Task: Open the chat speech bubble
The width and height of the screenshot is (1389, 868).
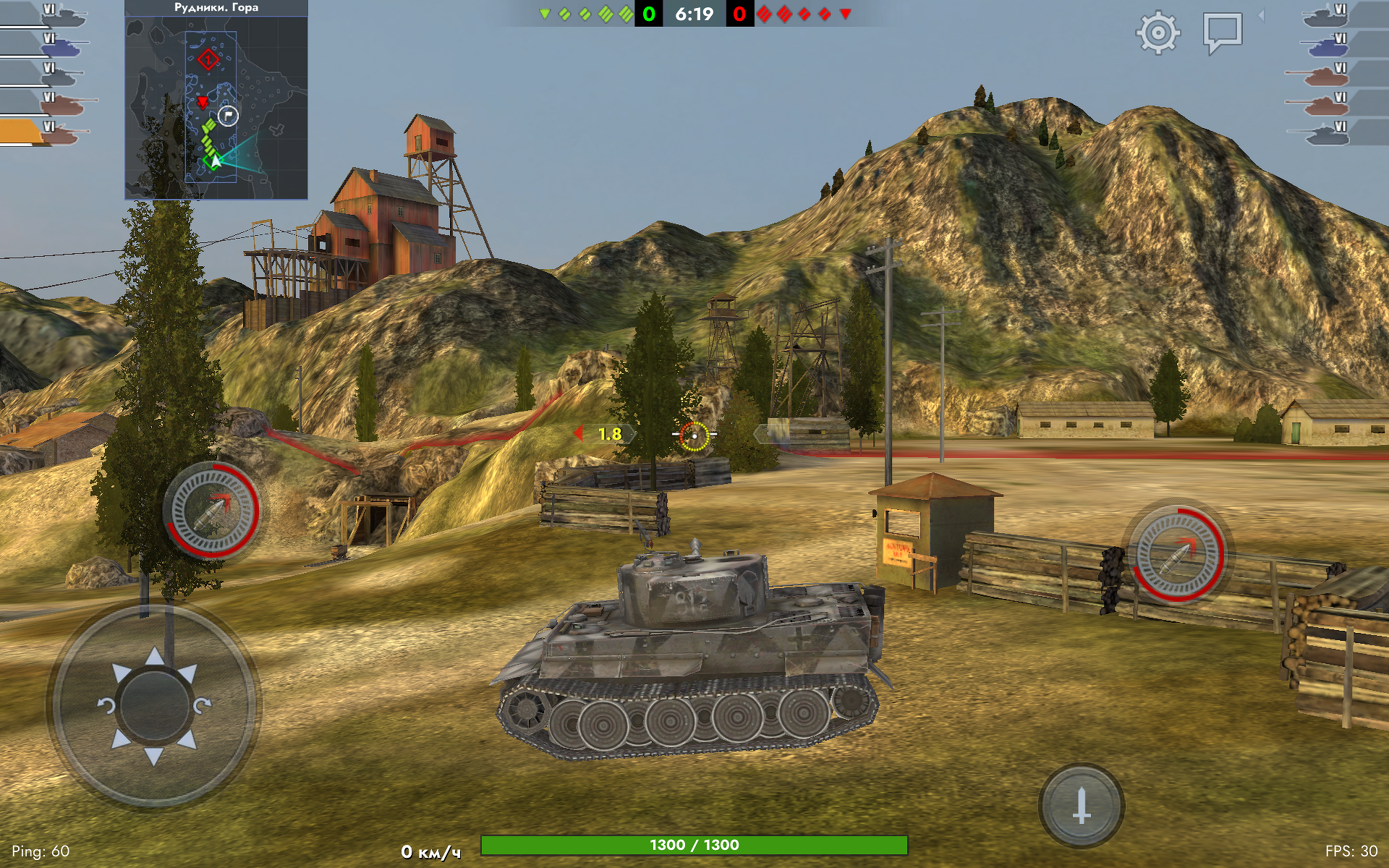Action: pyautogui.click(x=1222, y=33)
